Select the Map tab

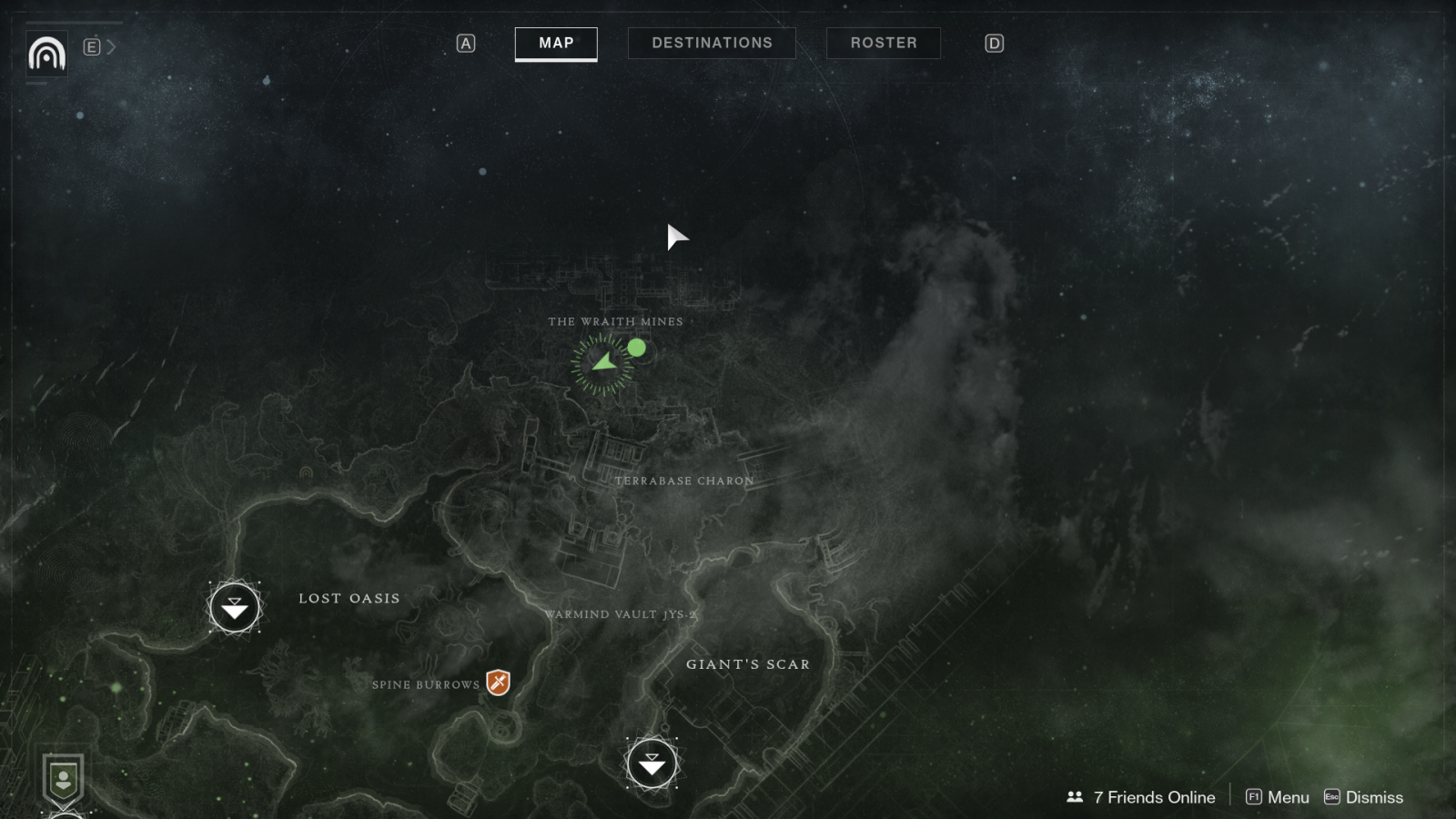tap(556, 43)
